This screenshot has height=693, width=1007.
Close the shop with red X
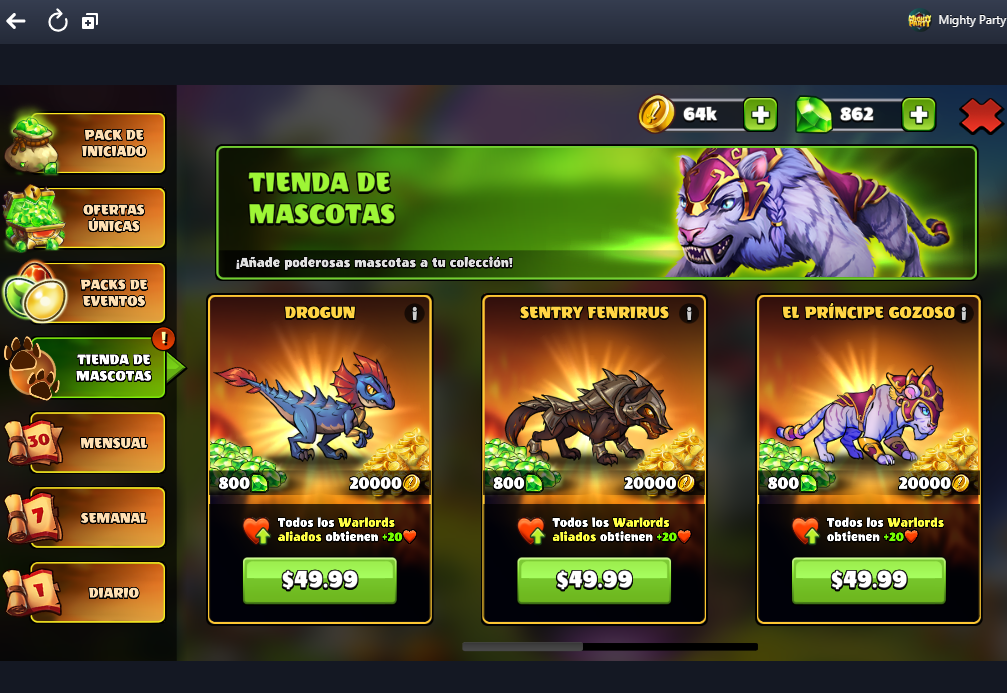[x=980, y=116]
